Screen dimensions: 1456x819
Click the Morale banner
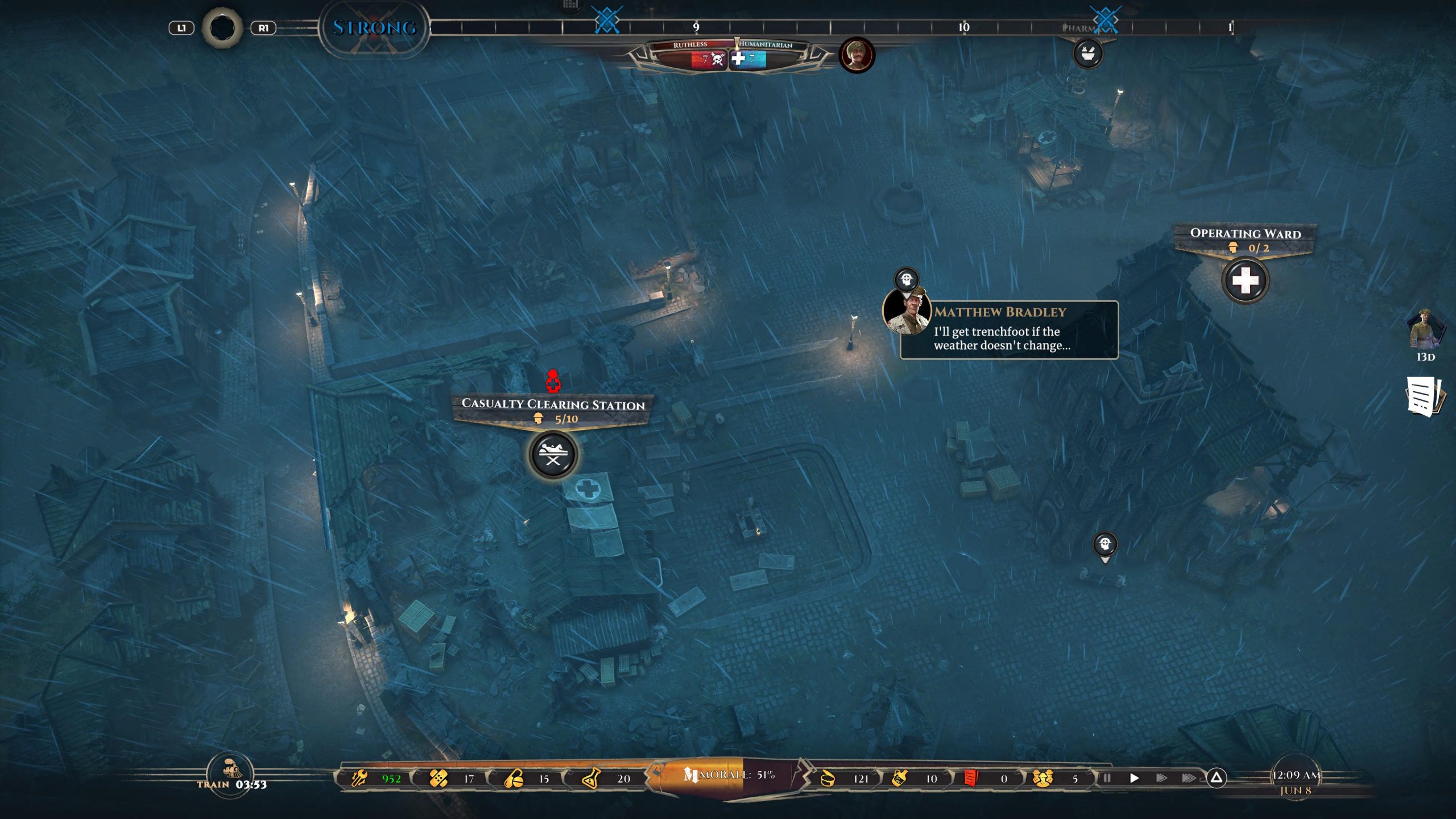click(728, 775)
